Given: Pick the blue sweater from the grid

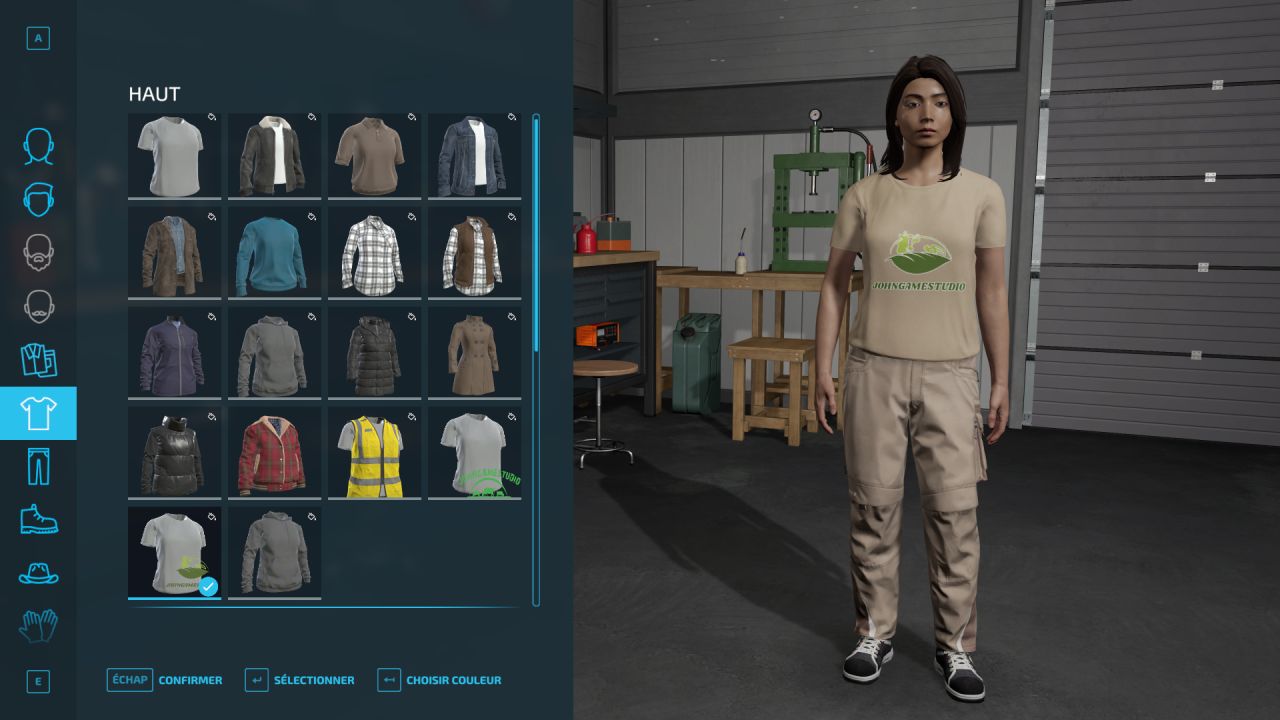Looking at the screenshot, I should 274,252.
